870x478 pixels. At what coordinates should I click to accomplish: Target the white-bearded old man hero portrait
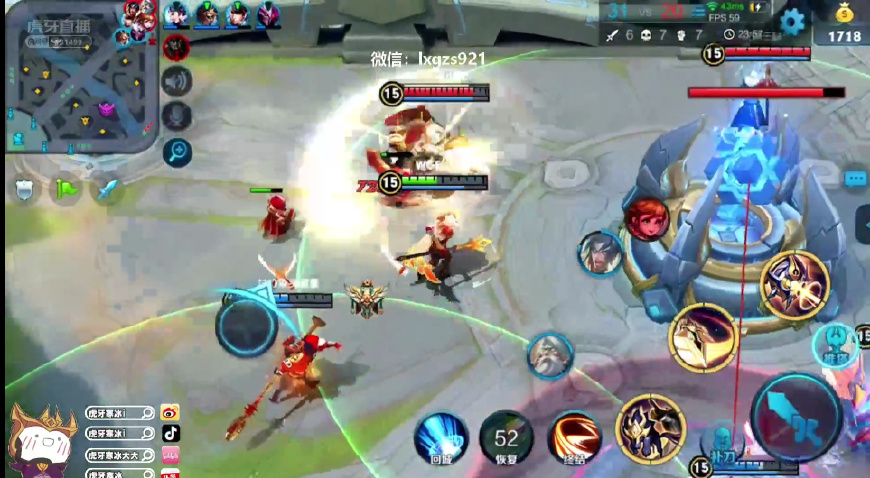(550, 356)
